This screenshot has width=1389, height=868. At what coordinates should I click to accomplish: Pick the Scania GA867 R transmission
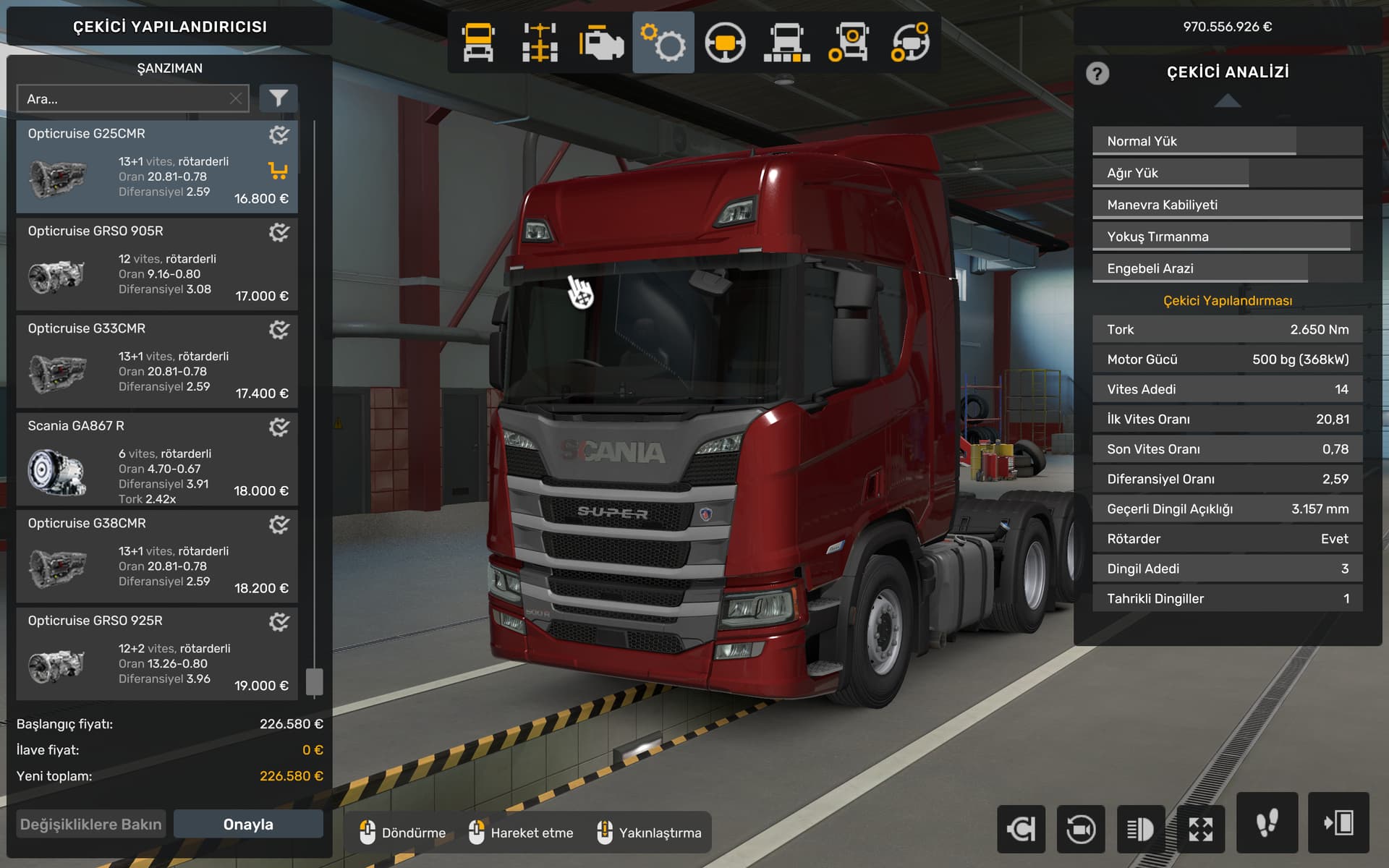pos(156,459)
